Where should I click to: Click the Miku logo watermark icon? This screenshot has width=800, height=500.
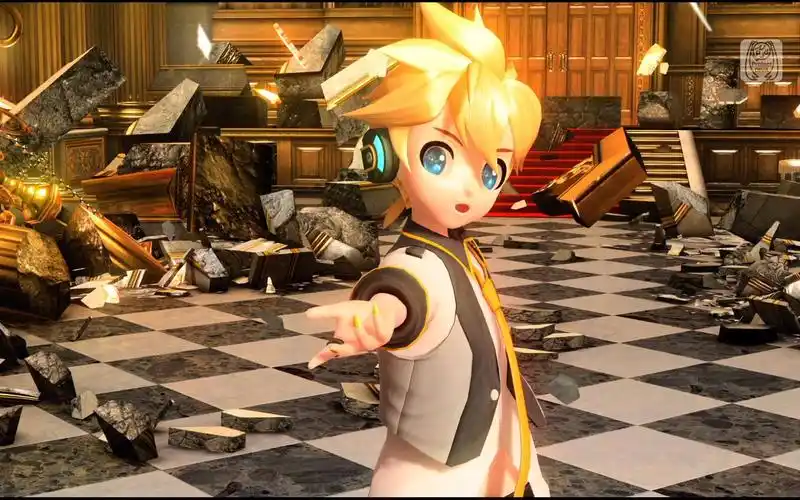pyautogui.click(x=761, y=61)
